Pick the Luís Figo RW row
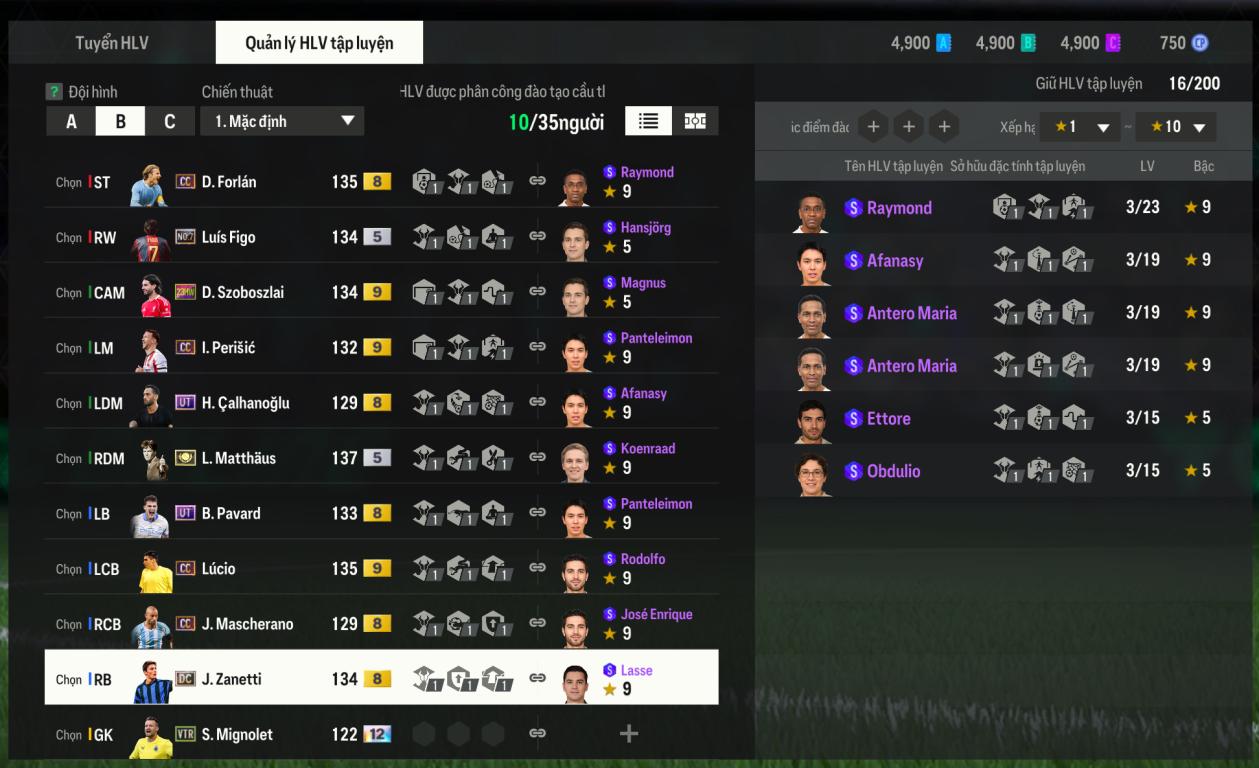The width and height of the screenshot is (1259, 768). 230,237
